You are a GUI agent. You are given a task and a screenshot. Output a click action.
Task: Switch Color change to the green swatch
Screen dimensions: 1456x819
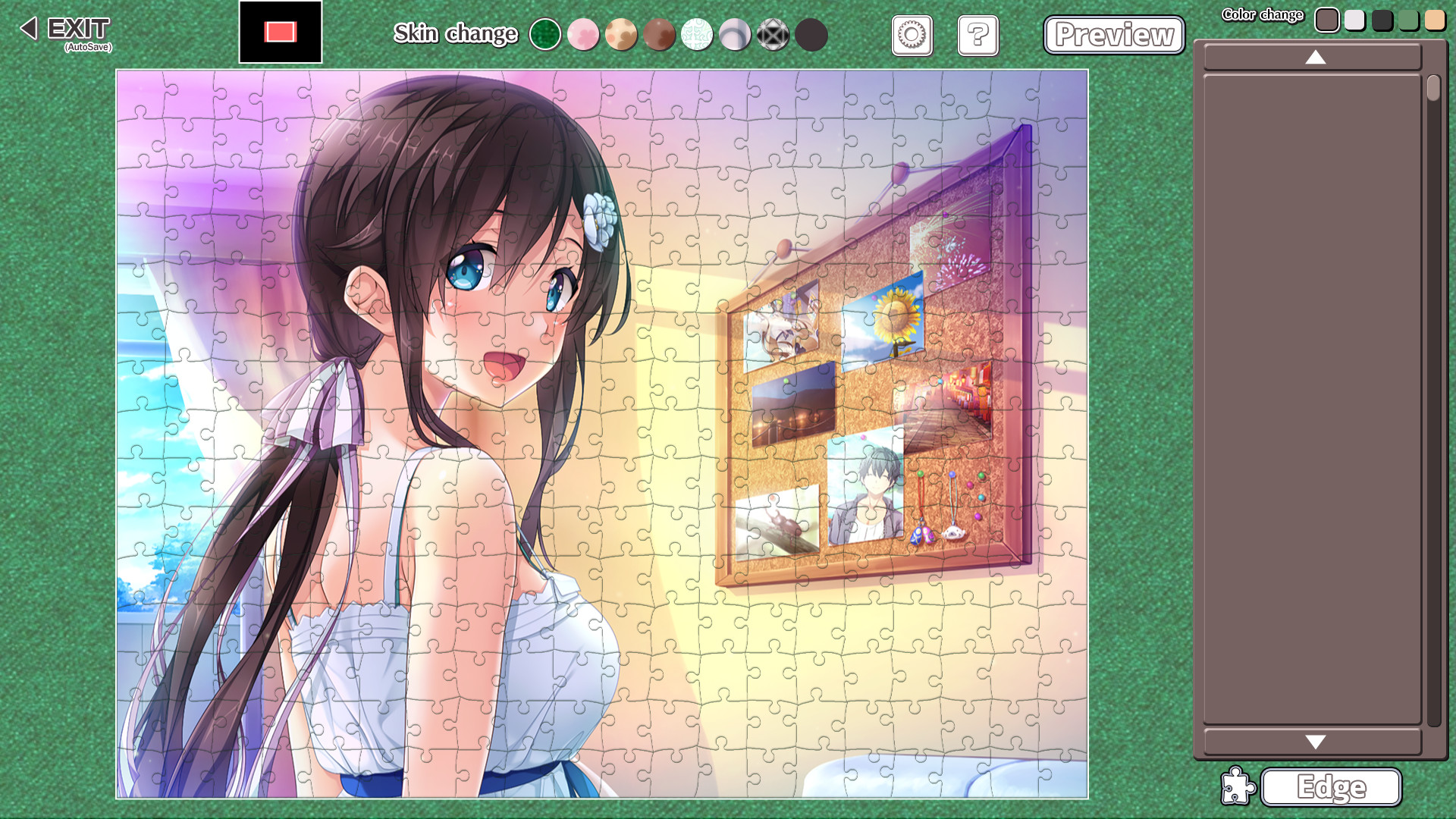tap(1407, 20)
